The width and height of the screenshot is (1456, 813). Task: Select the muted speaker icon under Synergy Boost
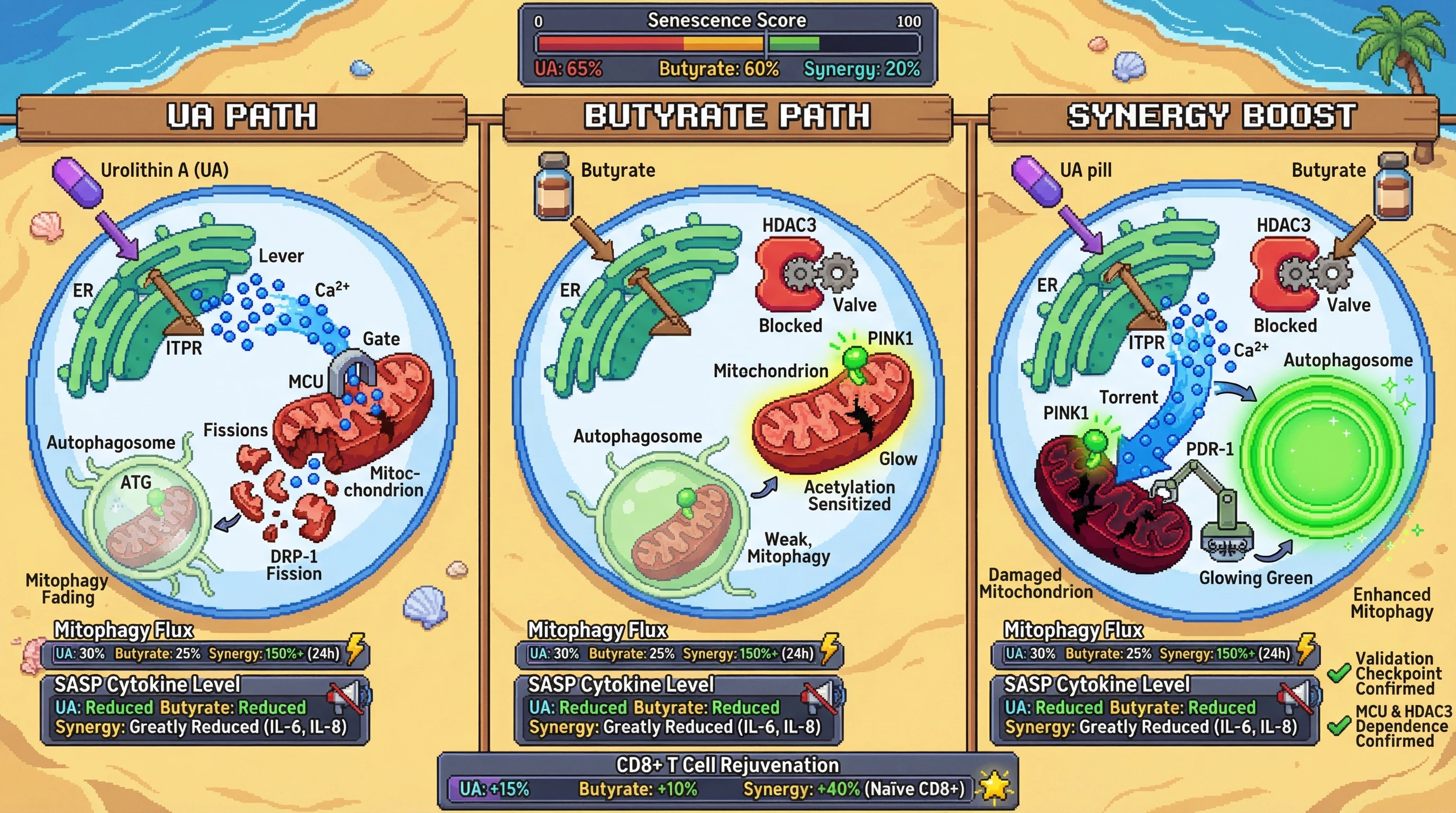point(1299,697)
